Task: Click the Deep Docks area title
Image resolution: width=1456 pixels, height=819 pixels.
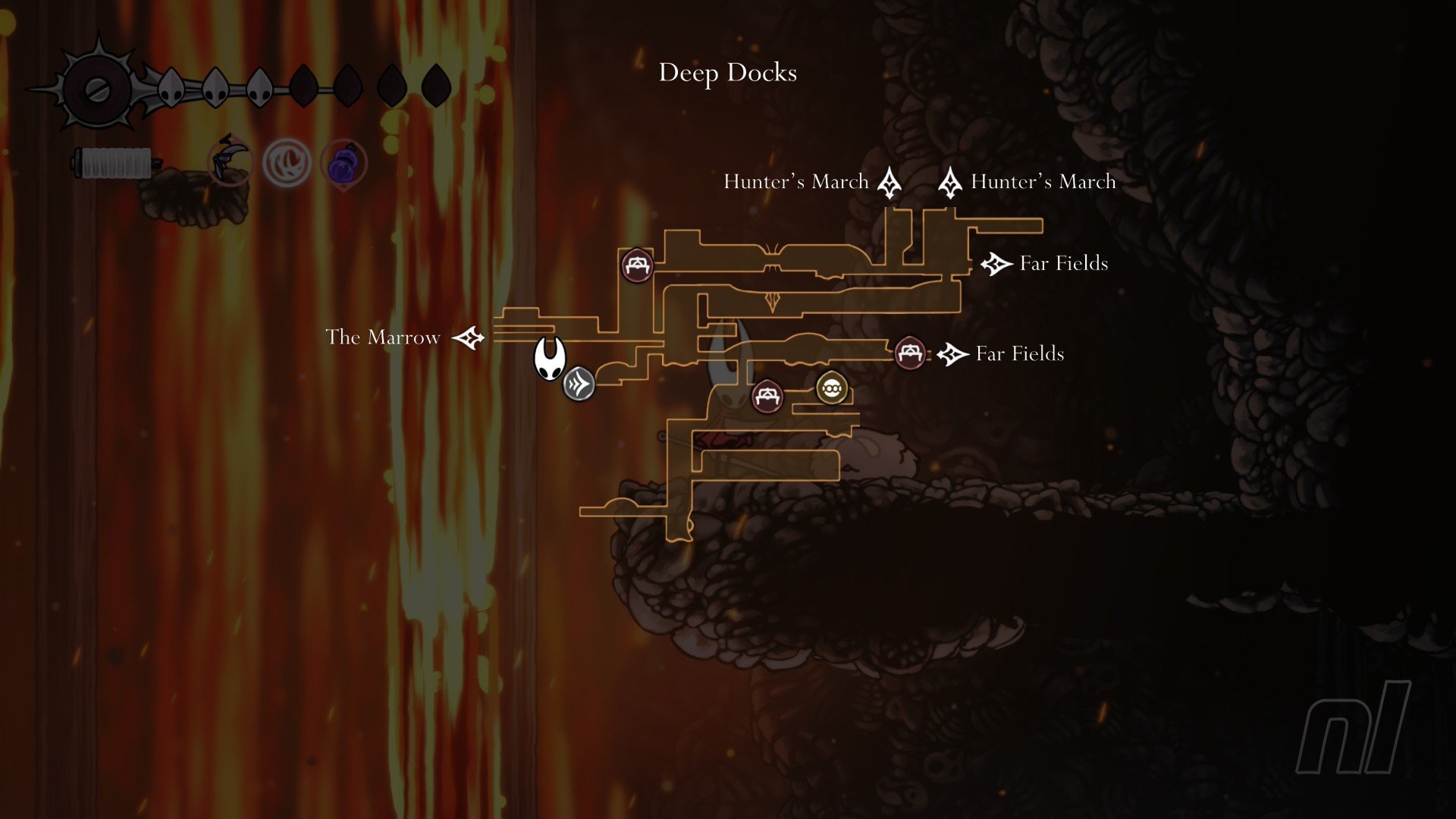Action: pos(727,73)
